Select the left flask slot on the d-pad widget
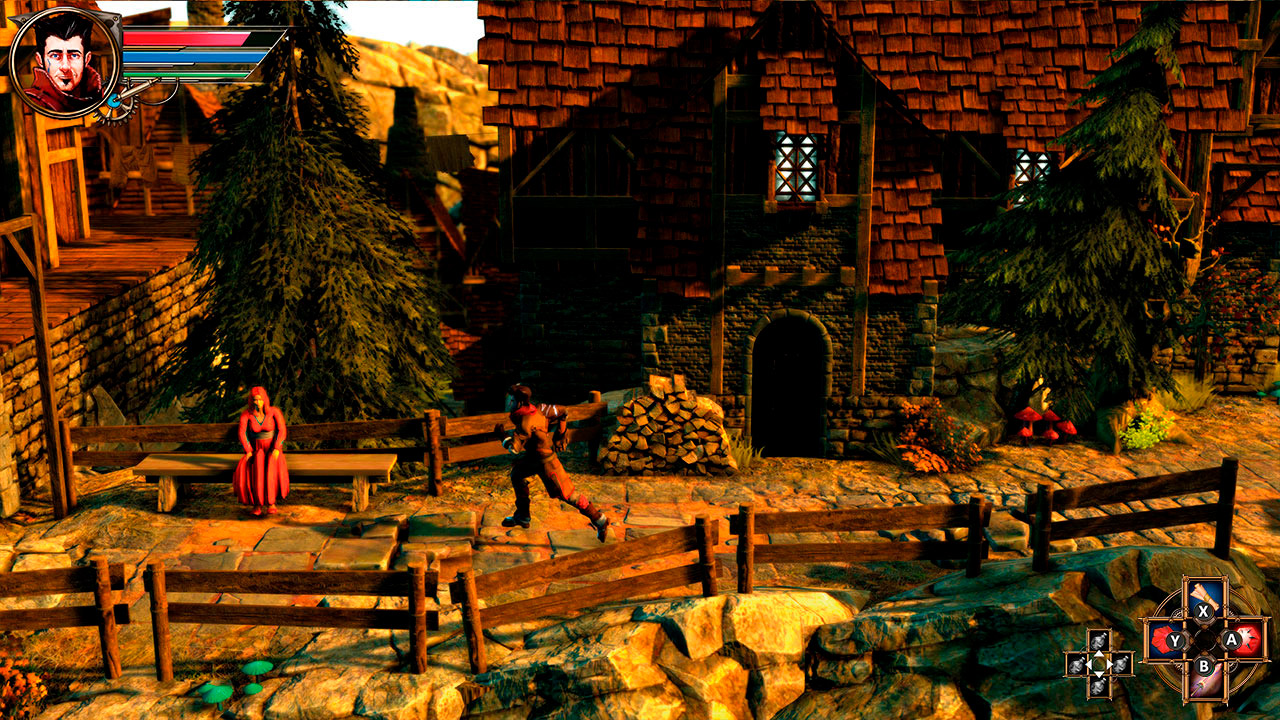This screenshot has height=720, width=1280. point(1077,663)
